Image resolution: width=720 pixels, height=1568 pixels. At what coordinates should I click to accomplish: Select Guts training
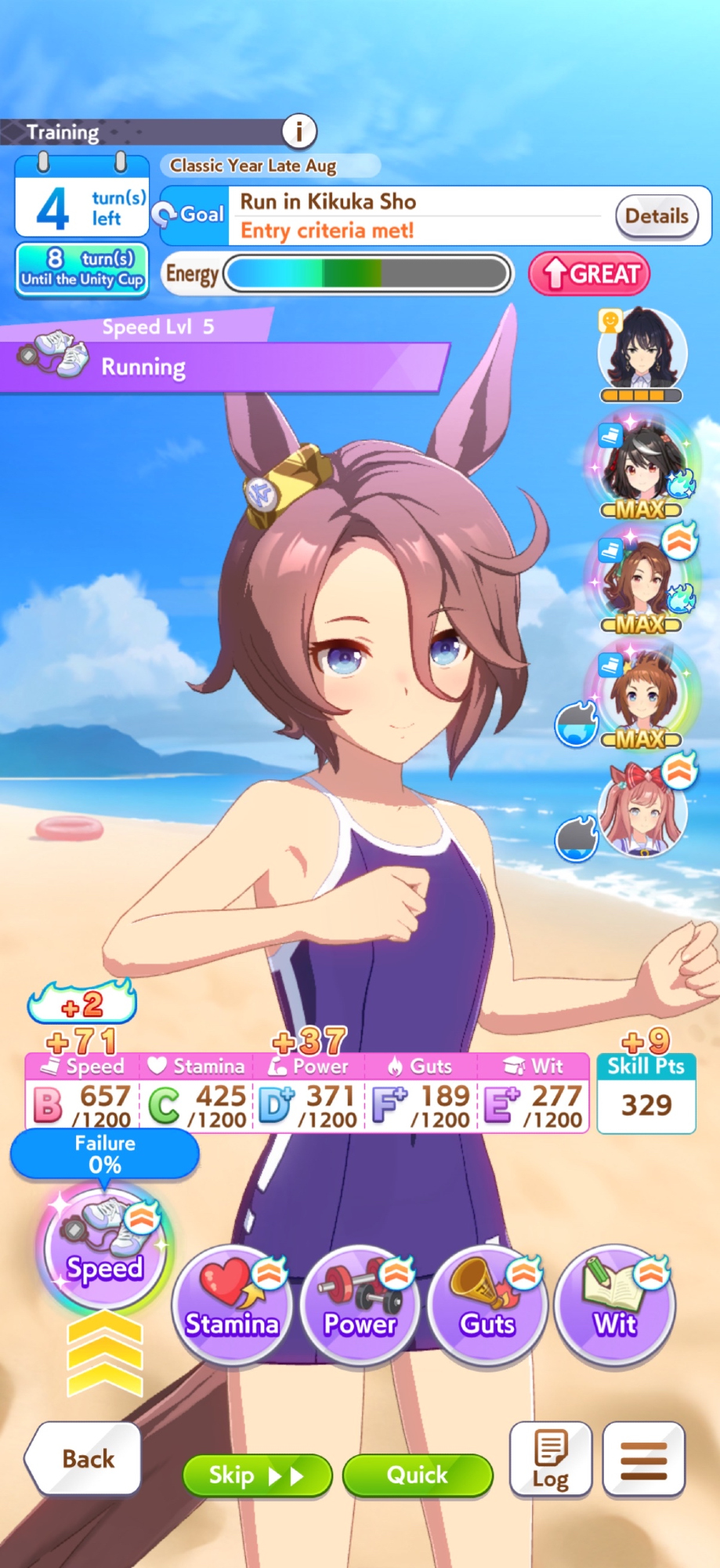487,1305
